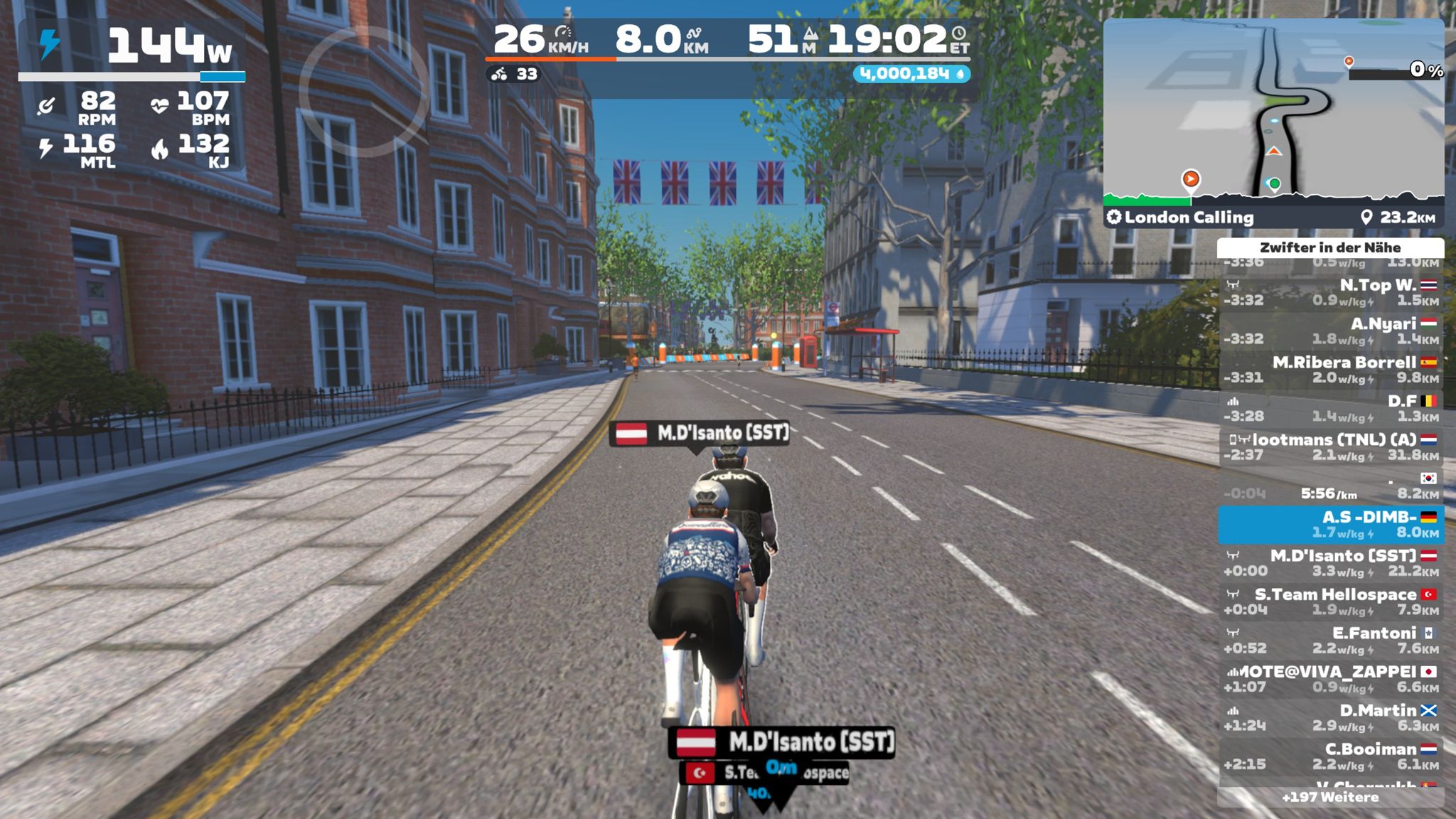The image size is (1456, 819).
Task: Select M.Ribera Borrell rider row
Action: pyautogui.click(x=1330, y=370)
